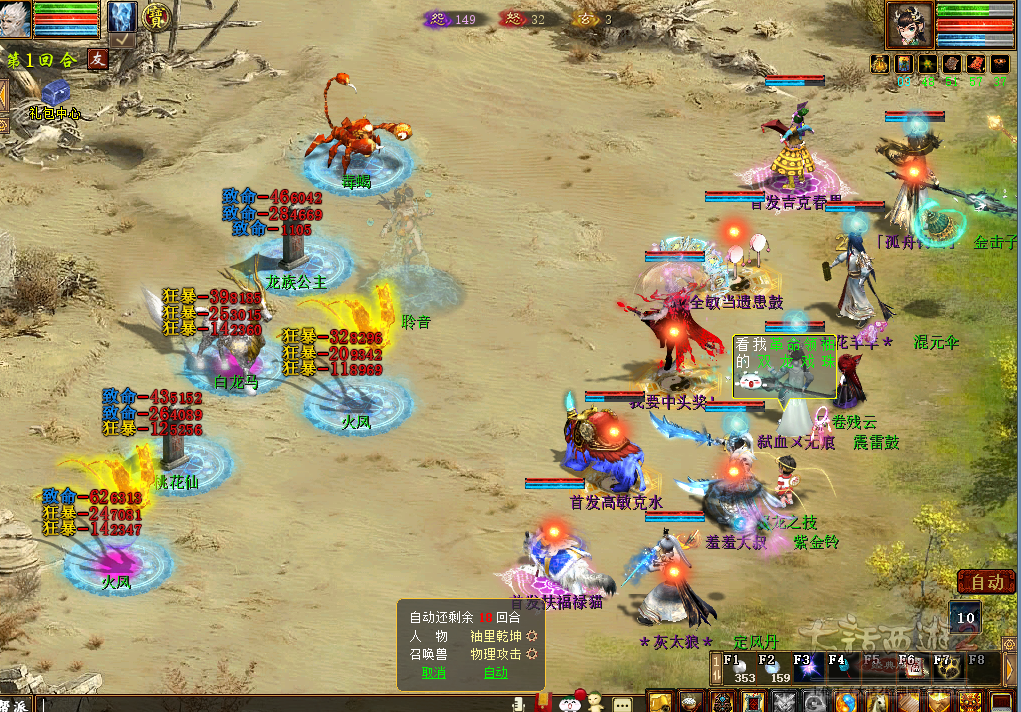Open the red envelope icon in the bottom bar
Image resolution: width=1021 pixels, height=712 pixels.
(x=542, y=701)
